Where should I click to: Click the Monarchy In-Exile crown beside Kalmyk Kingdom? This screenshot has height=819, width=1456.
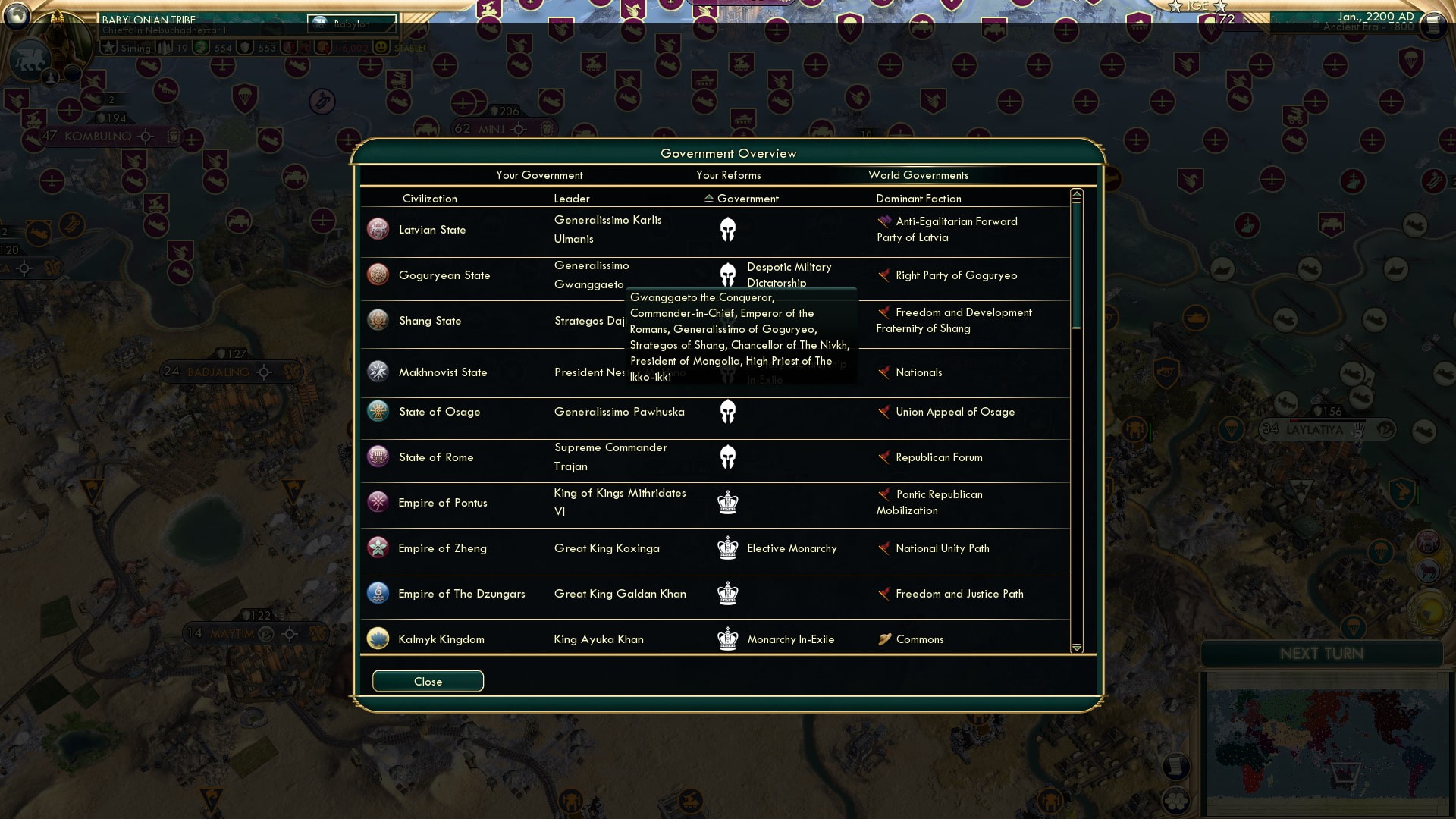pyautogui.click(x=728, y=639)
